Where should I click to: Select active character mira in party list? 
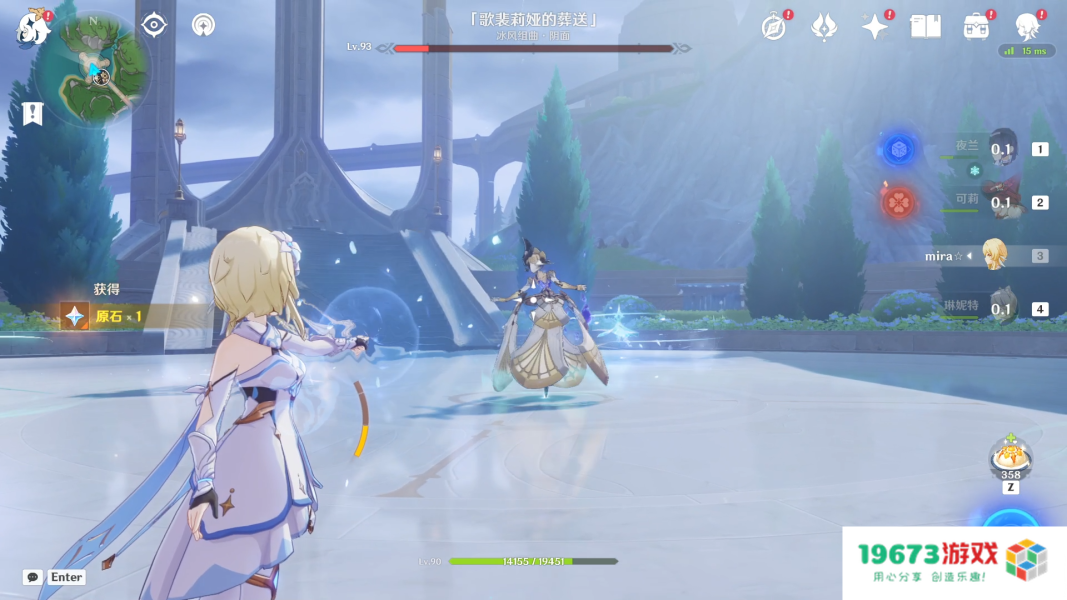pyautogui.click(x=993, y=255)
